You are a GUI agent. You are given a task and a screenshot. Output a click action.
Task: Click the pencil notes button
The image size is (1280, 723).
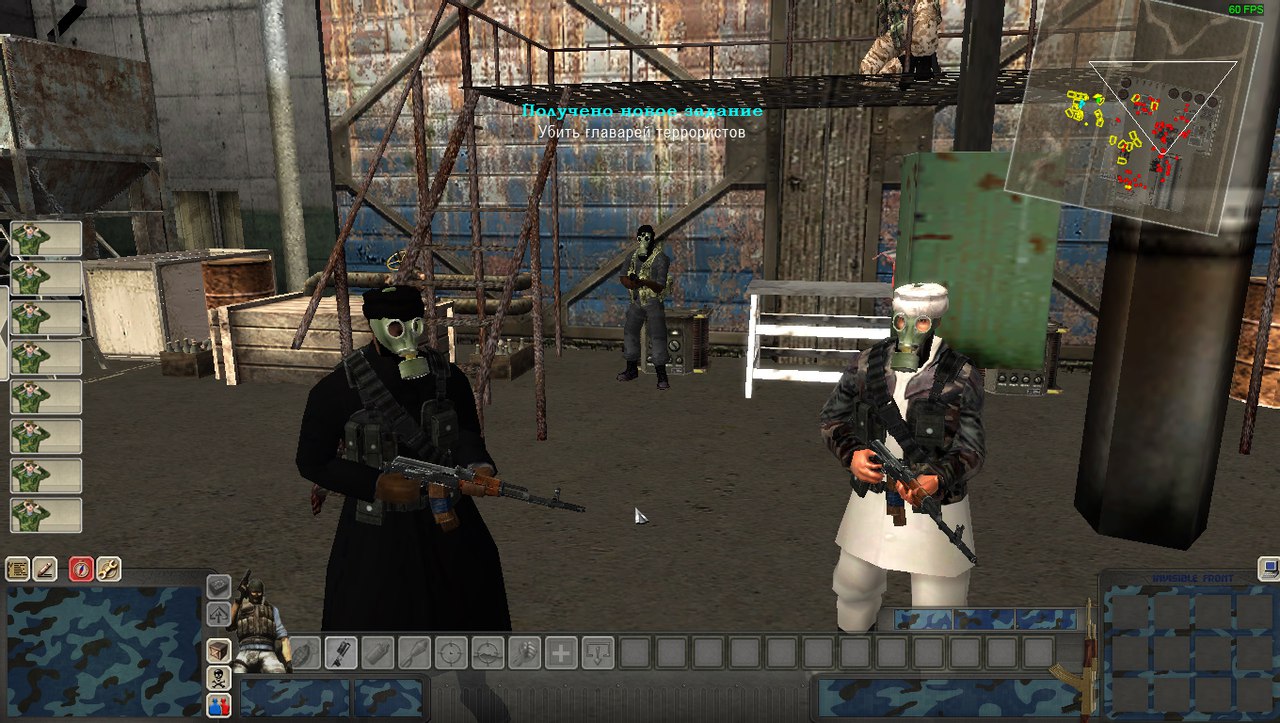coord(45,570)
